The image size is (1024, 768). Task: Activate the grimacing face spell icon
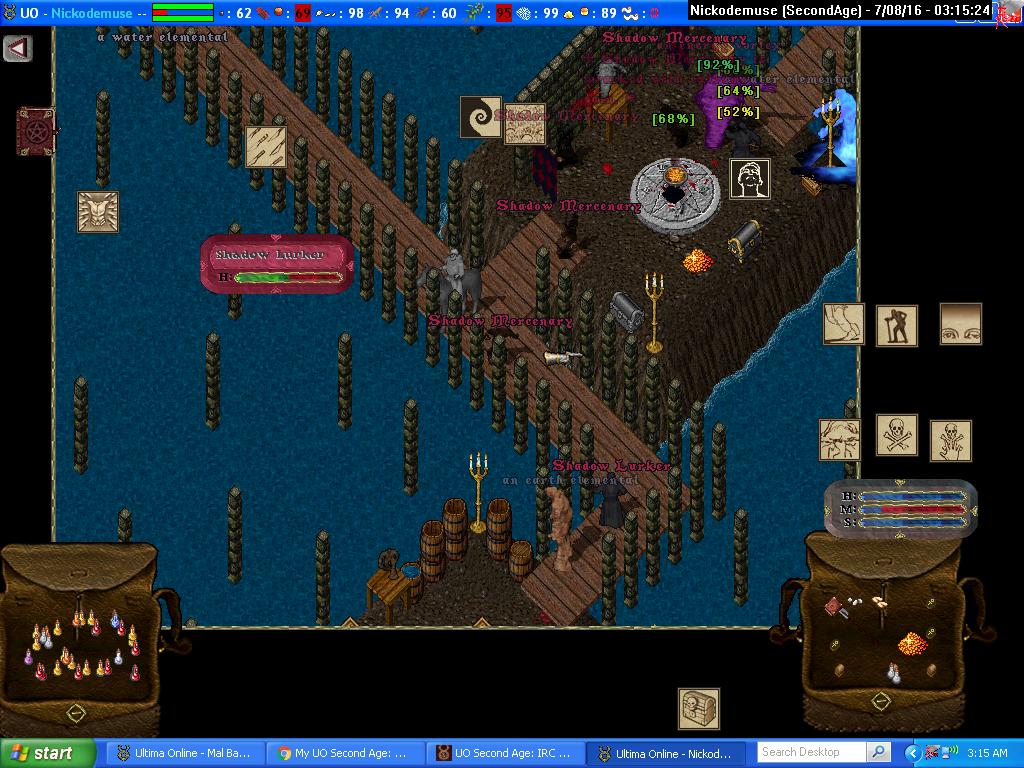840,440
